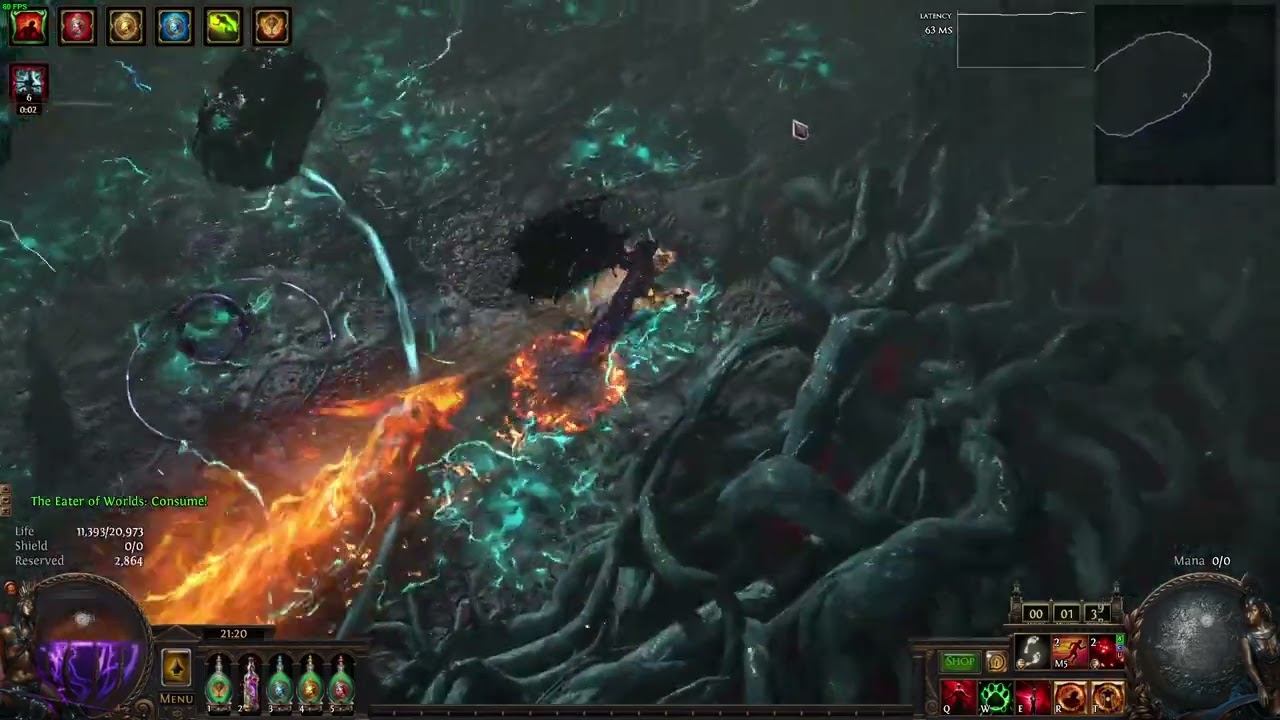Select the red orbs skill slot
This screenshot has width=1280, height=720.
click(x=1106, y=652)
